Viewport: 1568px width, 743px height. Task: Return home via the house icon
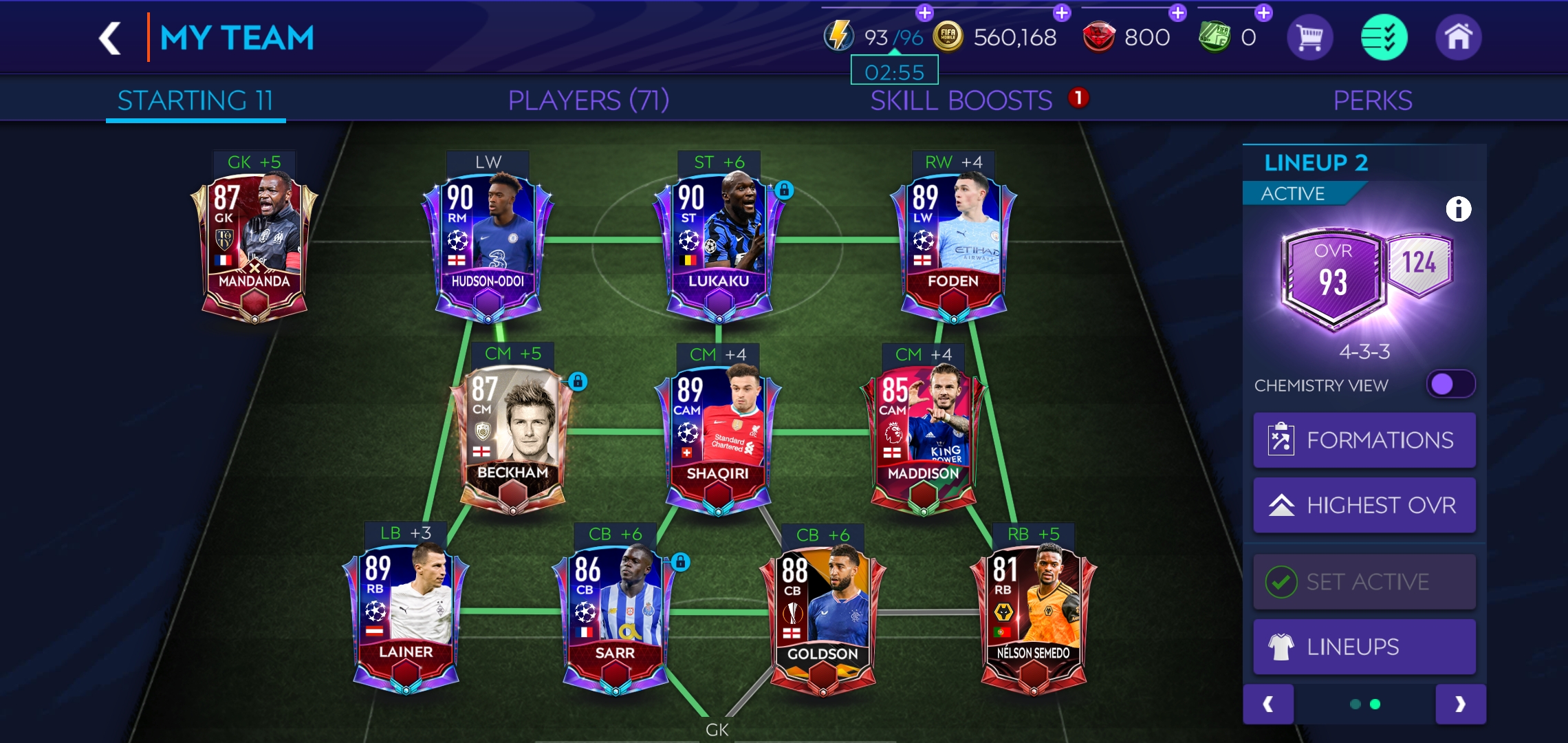pos(1457,36)
